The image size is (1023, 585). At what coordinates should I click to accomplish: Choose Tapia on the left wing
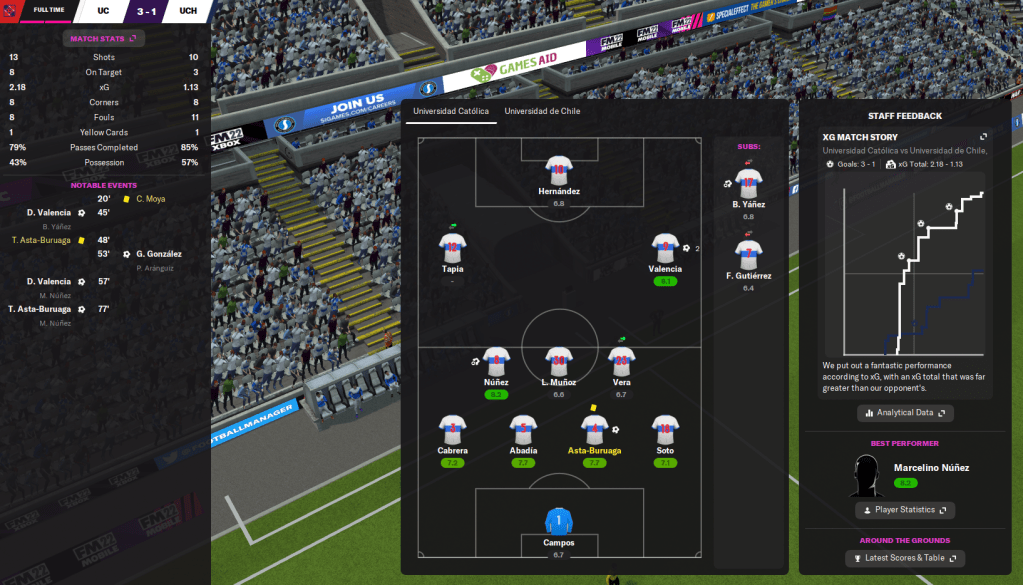tap(452, 248)
